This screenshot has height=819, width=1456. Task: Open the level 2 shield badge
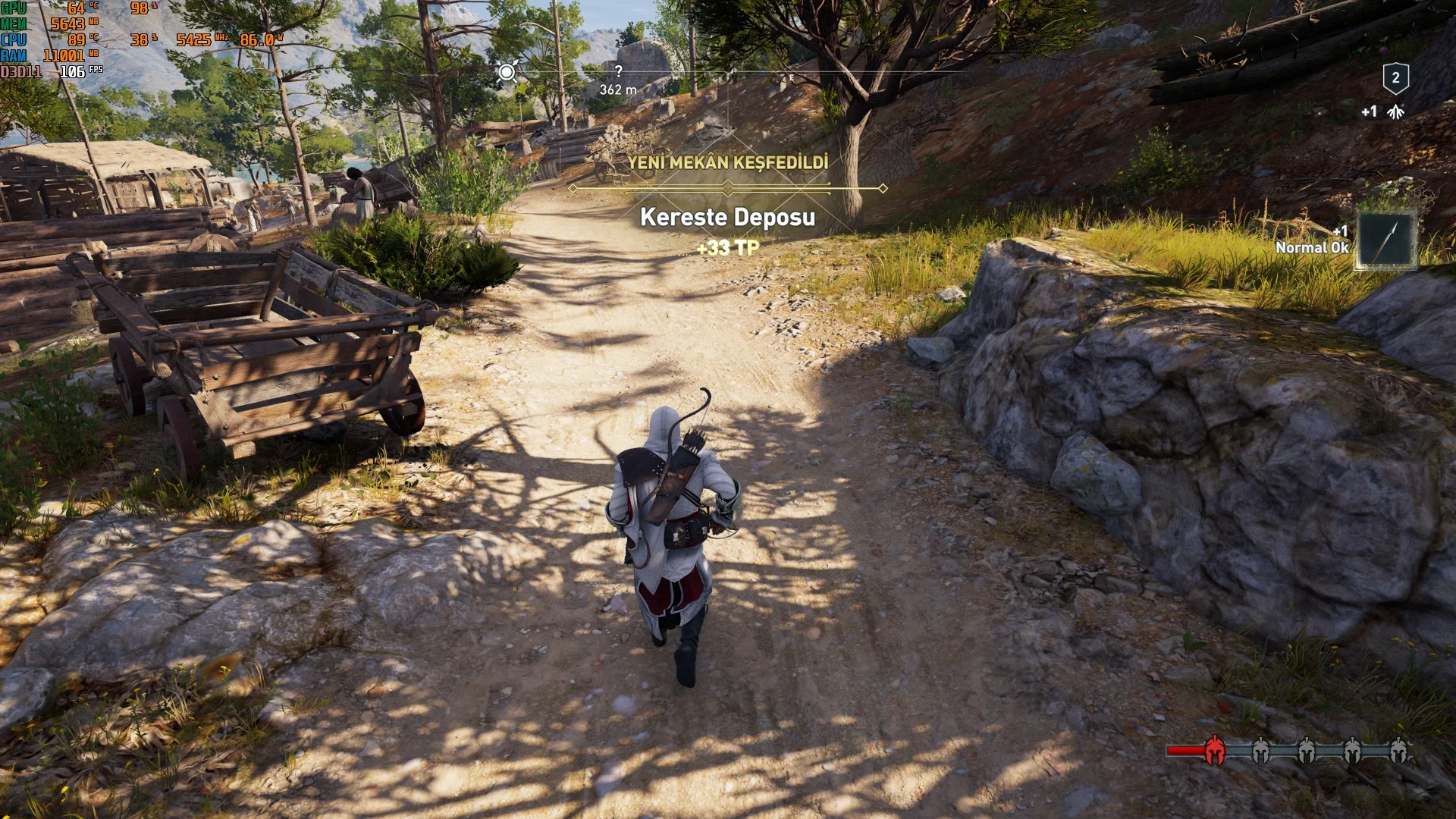pyautogui.click(x=1395, y=78)
